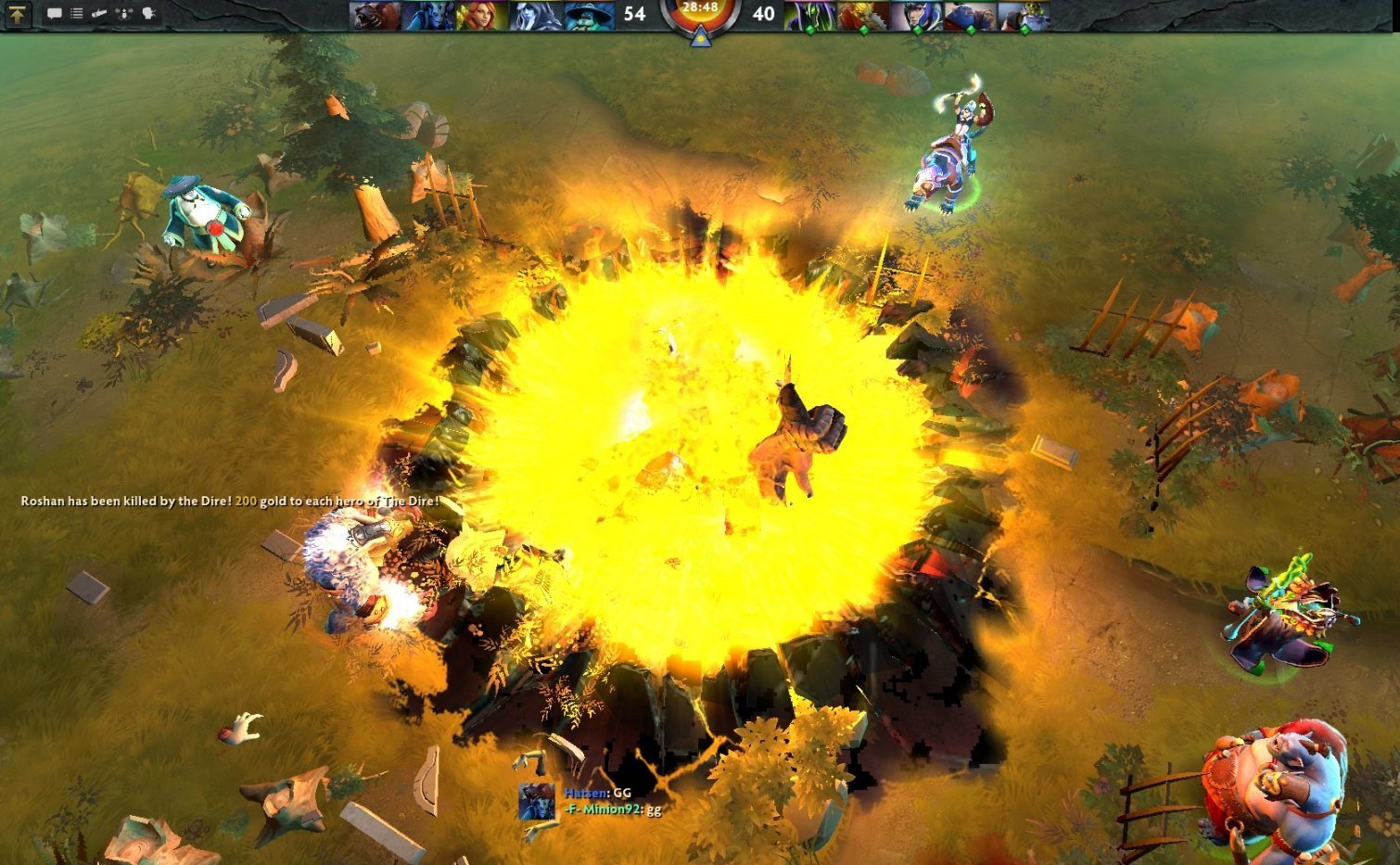Open the dashboard with the gold arrow button
Screen dimensions: 1400x865
(18, 14)
